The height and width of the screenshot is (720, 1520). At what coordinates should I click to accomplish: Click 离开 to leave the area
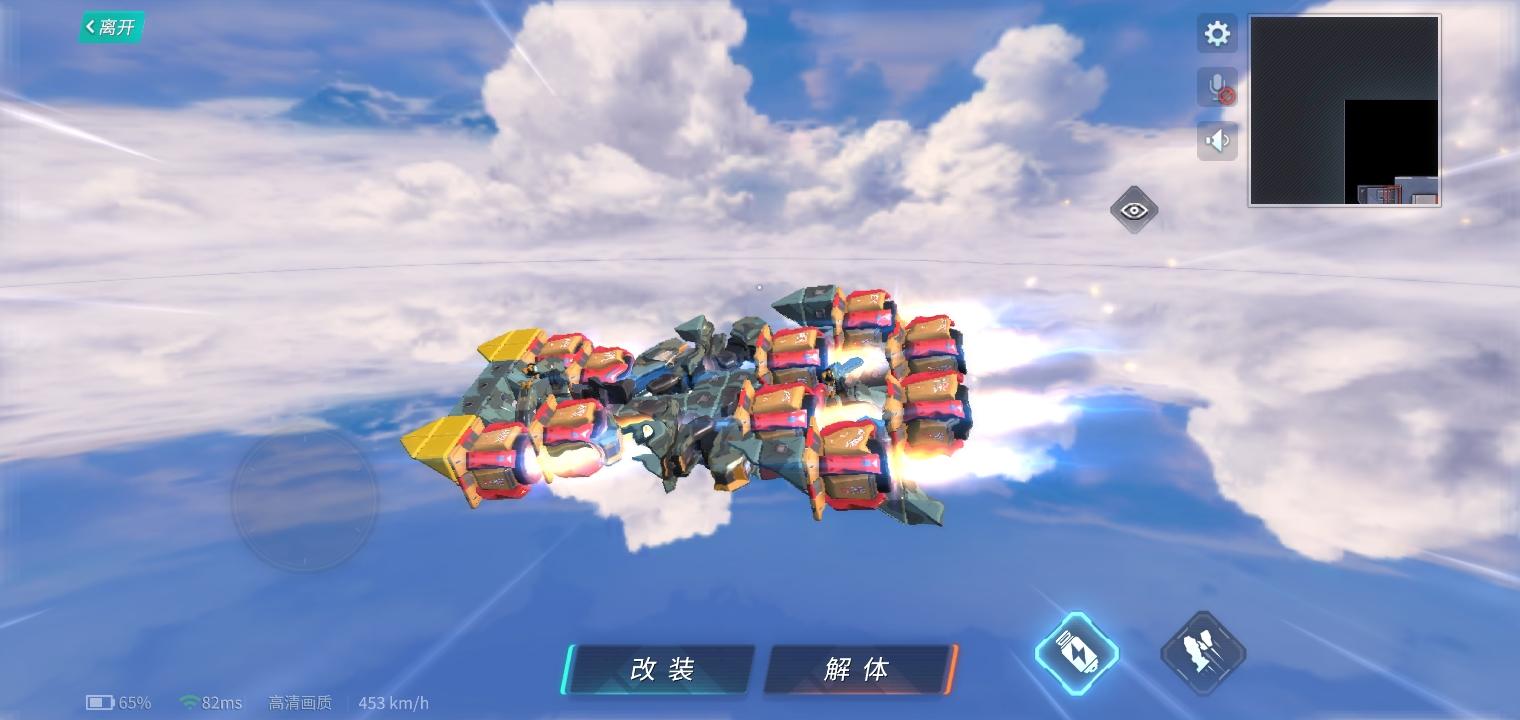pos(112,27)
